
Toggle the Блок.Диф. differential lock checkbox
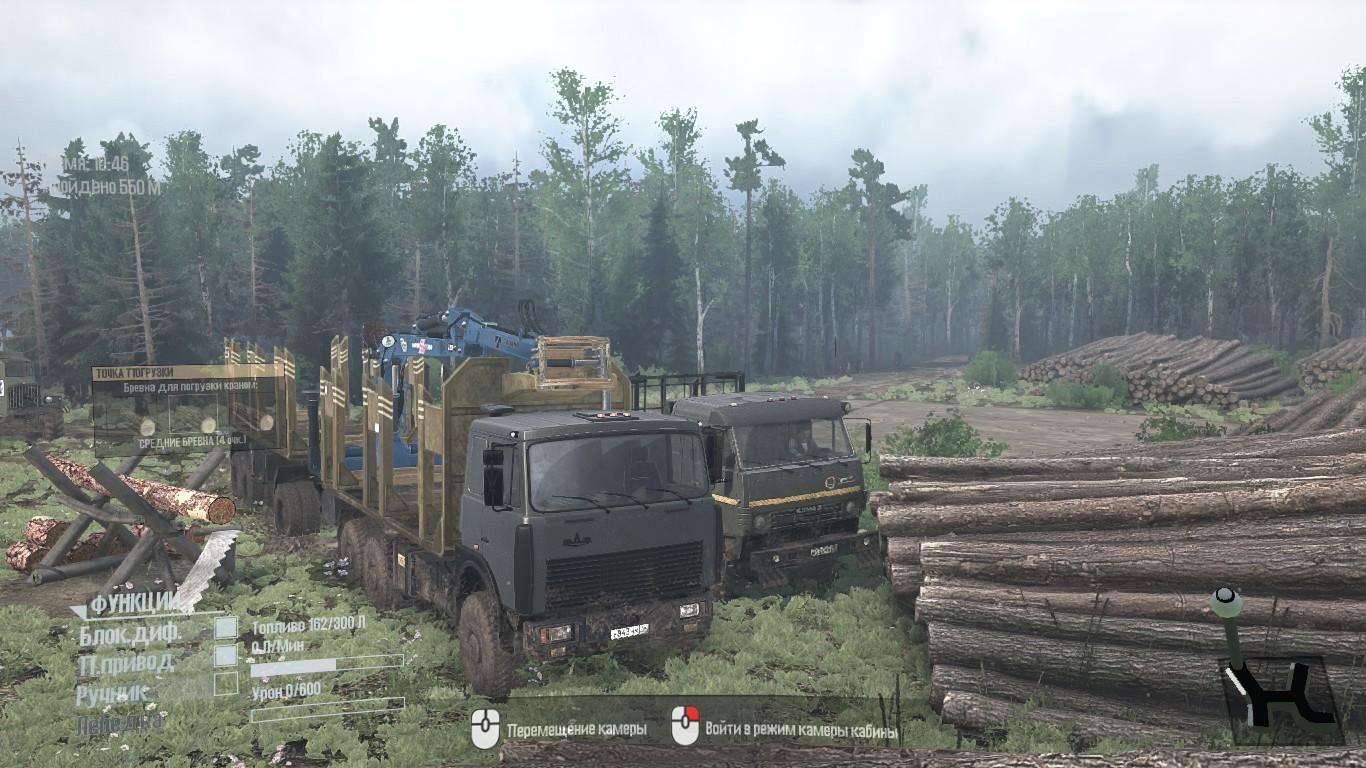(x=226, y=628)
